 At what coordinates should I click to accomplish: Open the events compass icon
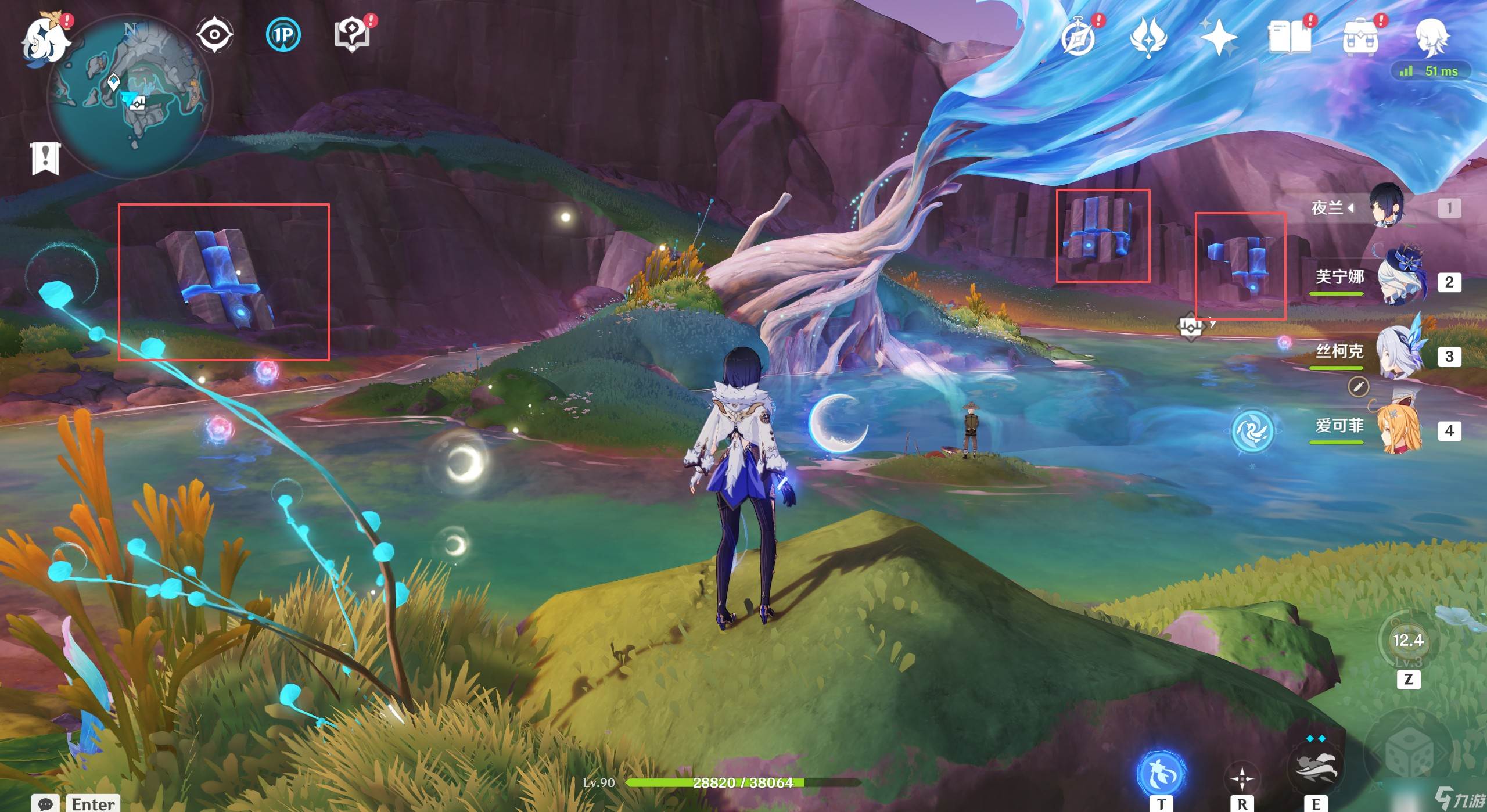point(1078,37)
